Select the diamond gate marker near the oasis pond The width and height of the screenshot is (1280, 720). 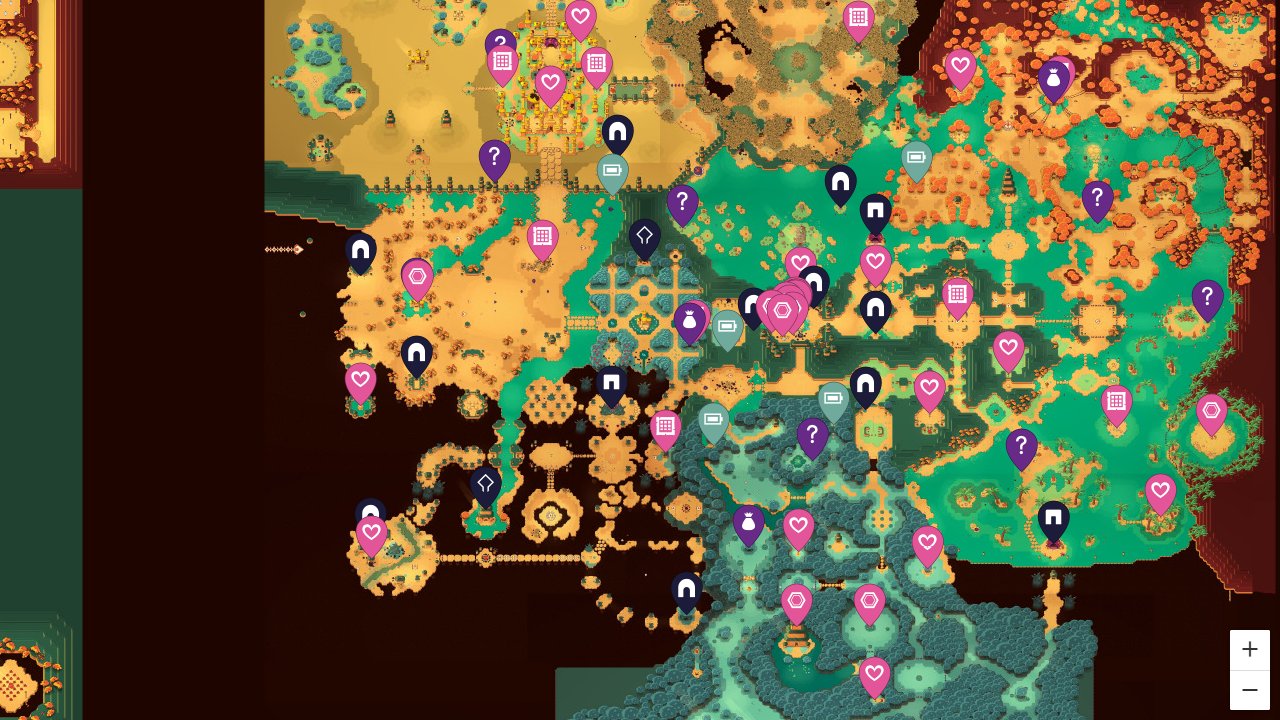(x=487, y=482)
